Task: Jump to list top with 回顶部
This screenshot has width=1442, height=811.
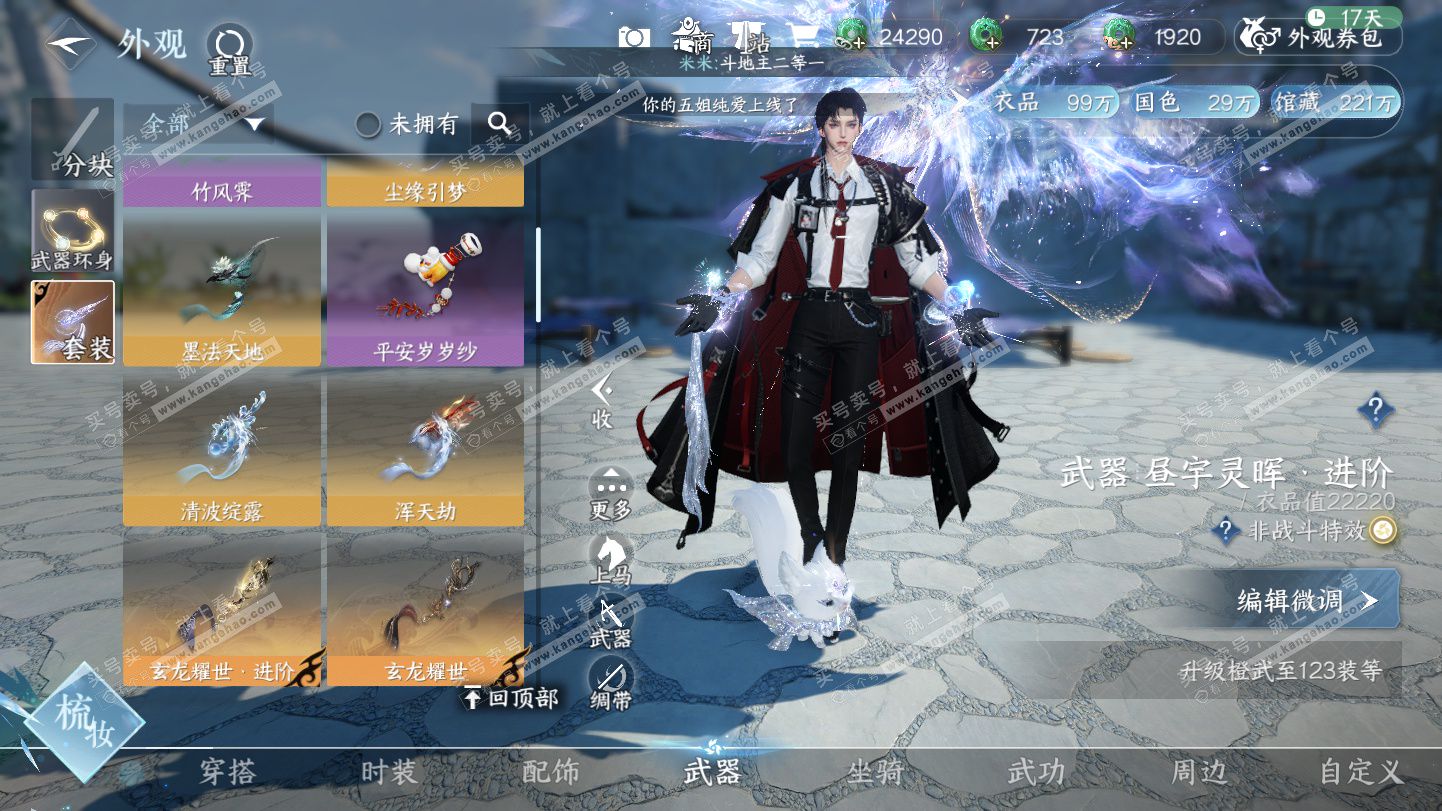Action: [510, 698]
